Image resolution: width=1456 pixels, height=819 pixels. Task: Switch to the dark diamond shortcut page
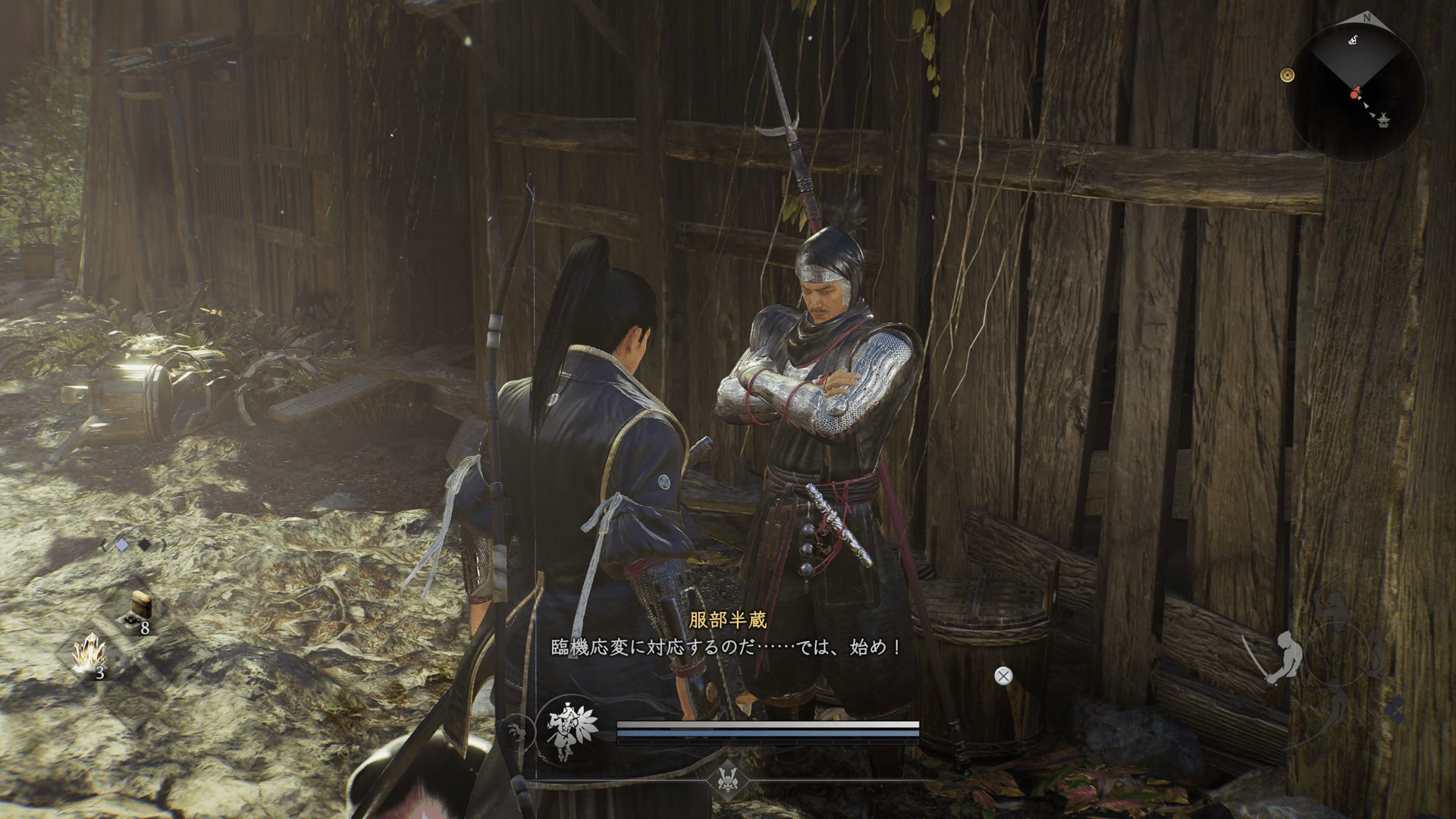[144, 544]
